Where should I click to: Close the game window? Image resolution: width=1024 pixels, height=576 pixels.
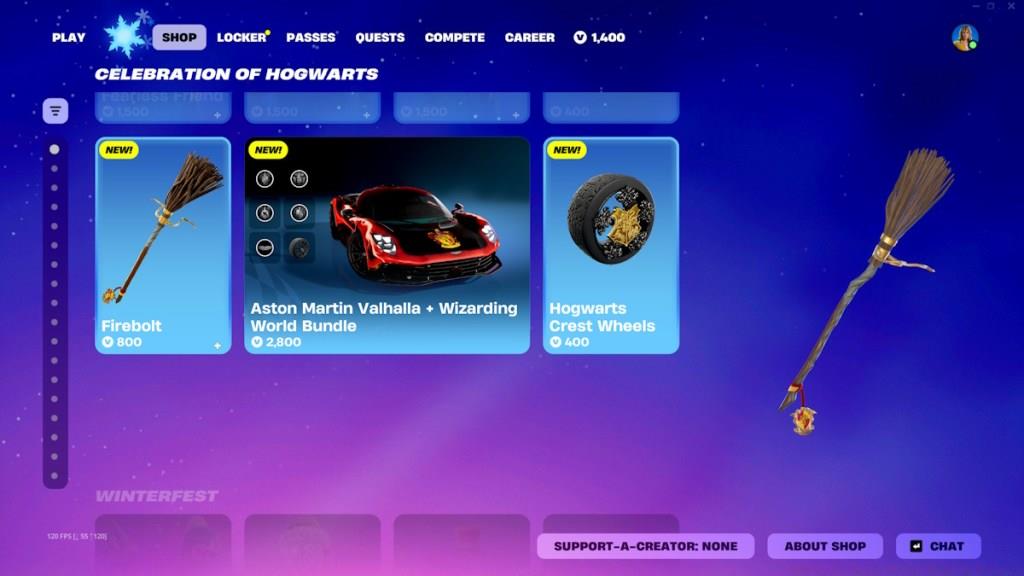(1011, 6)
